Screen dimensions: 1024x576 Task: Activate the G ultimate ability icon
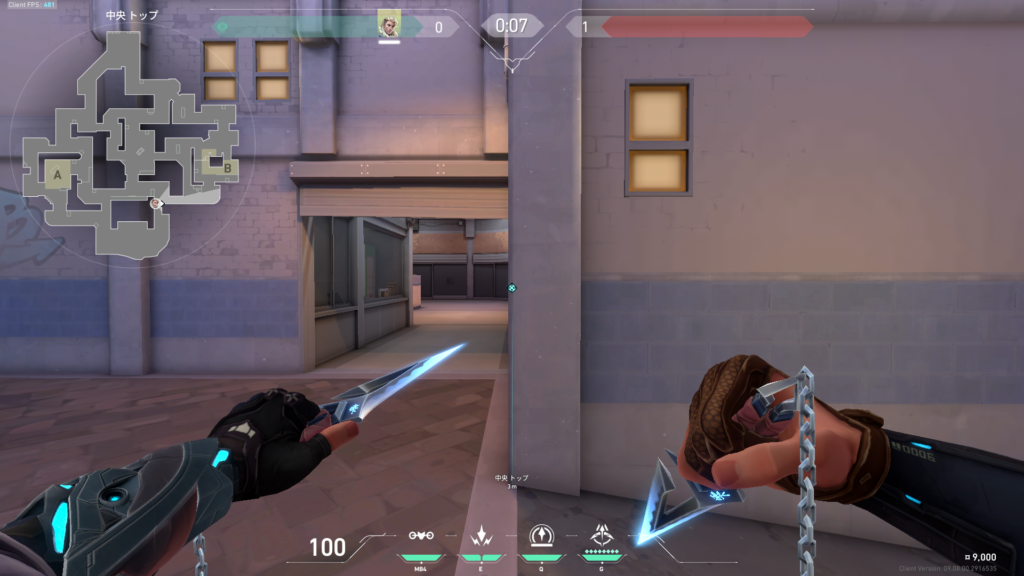pyautogui.click(x=603, y=536)
